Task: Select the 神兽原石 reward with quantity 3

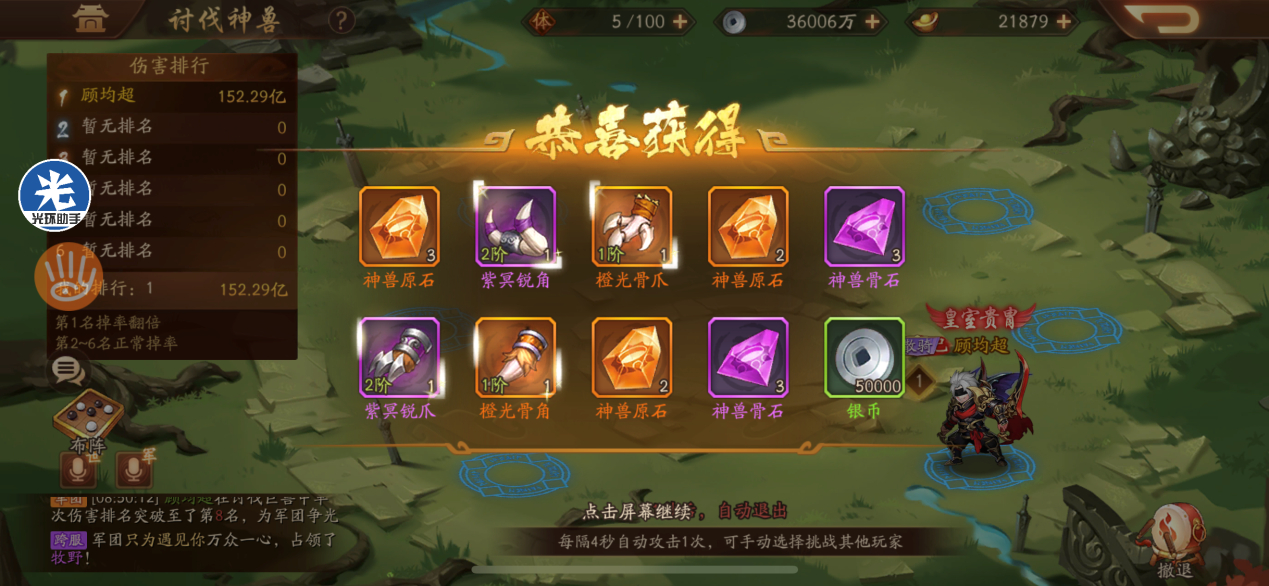Action: 400,227
